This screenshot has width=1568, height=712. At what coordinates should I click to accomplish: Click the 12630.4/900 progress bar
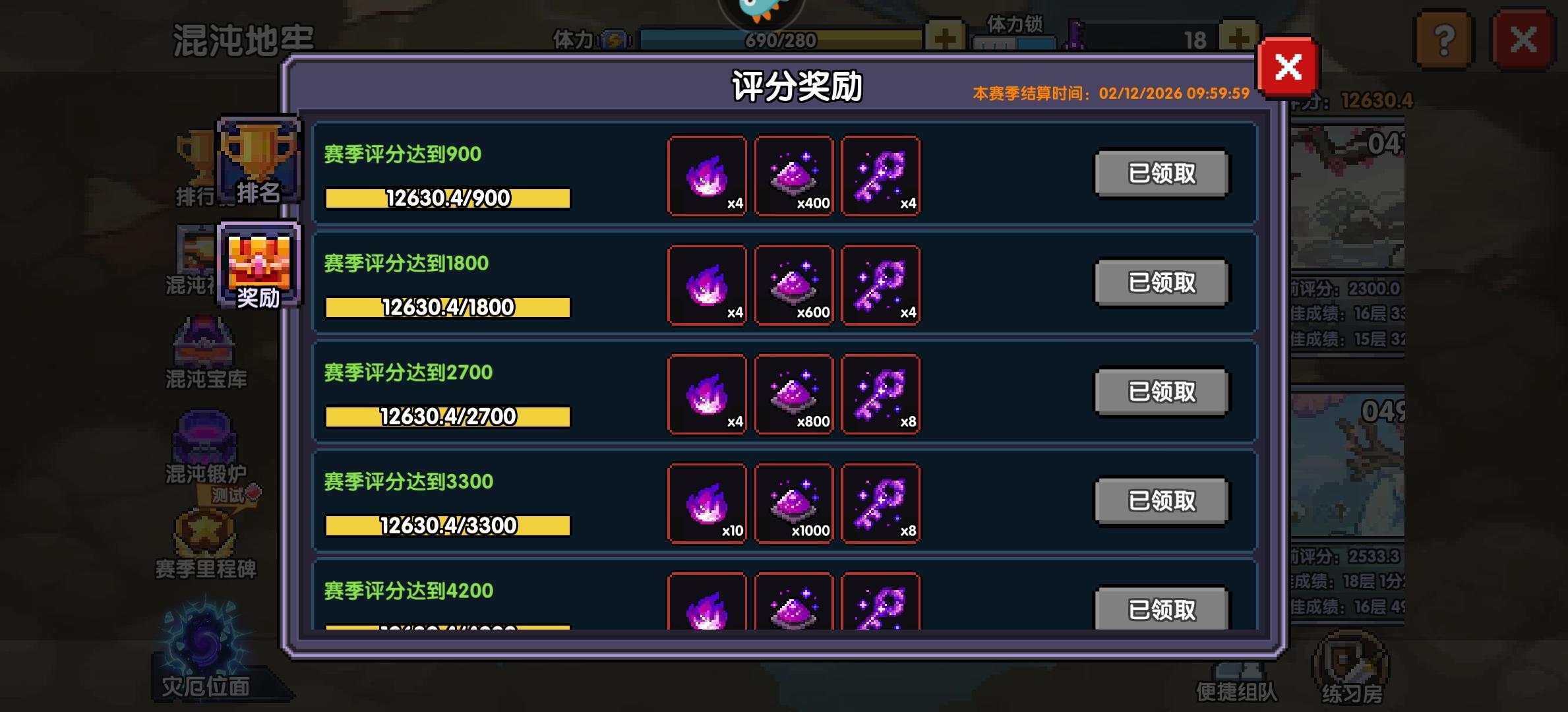point(446,197)
